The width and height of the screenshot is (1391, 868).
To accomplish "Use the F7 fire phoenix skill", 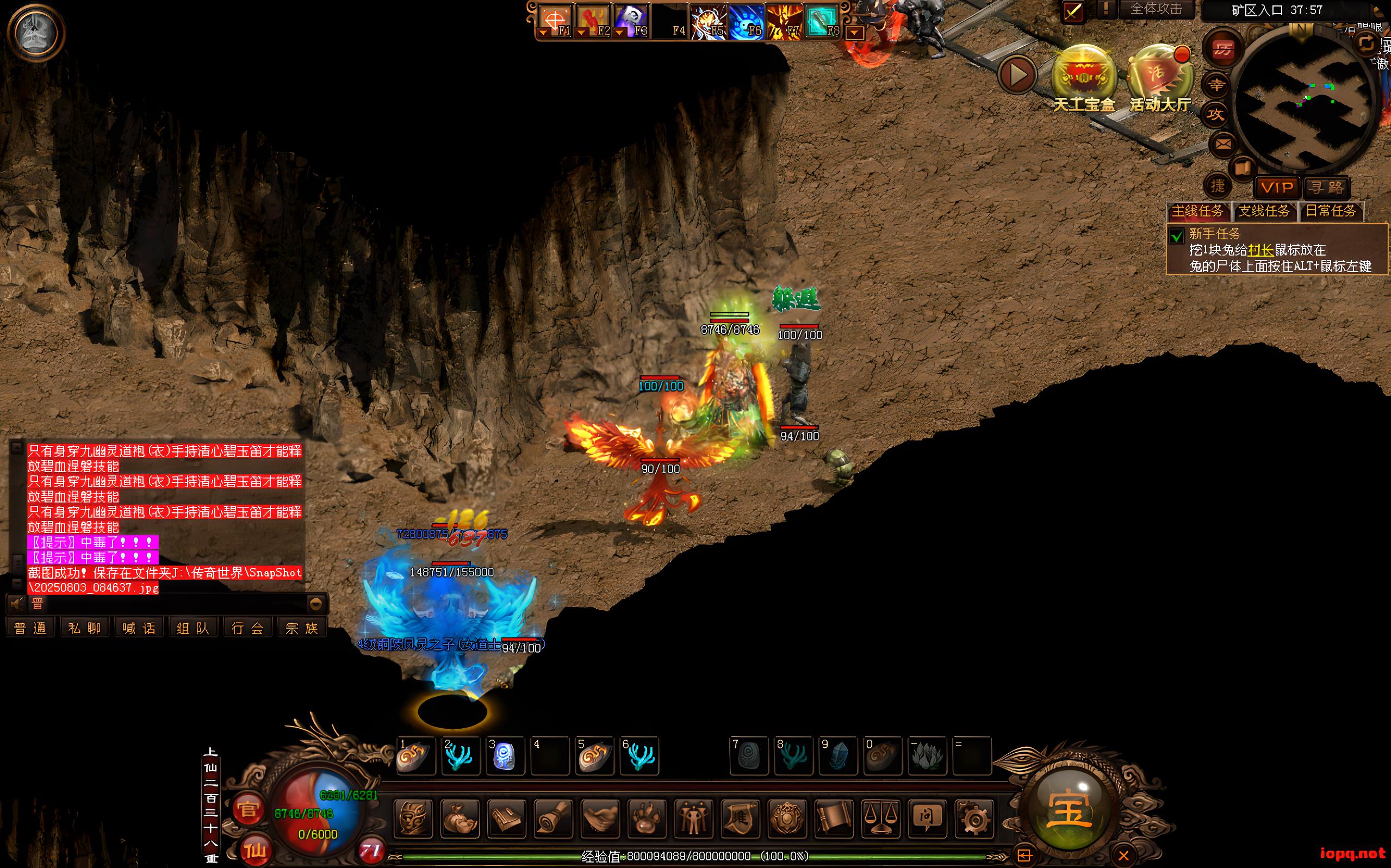I will [x=784, y=23].
